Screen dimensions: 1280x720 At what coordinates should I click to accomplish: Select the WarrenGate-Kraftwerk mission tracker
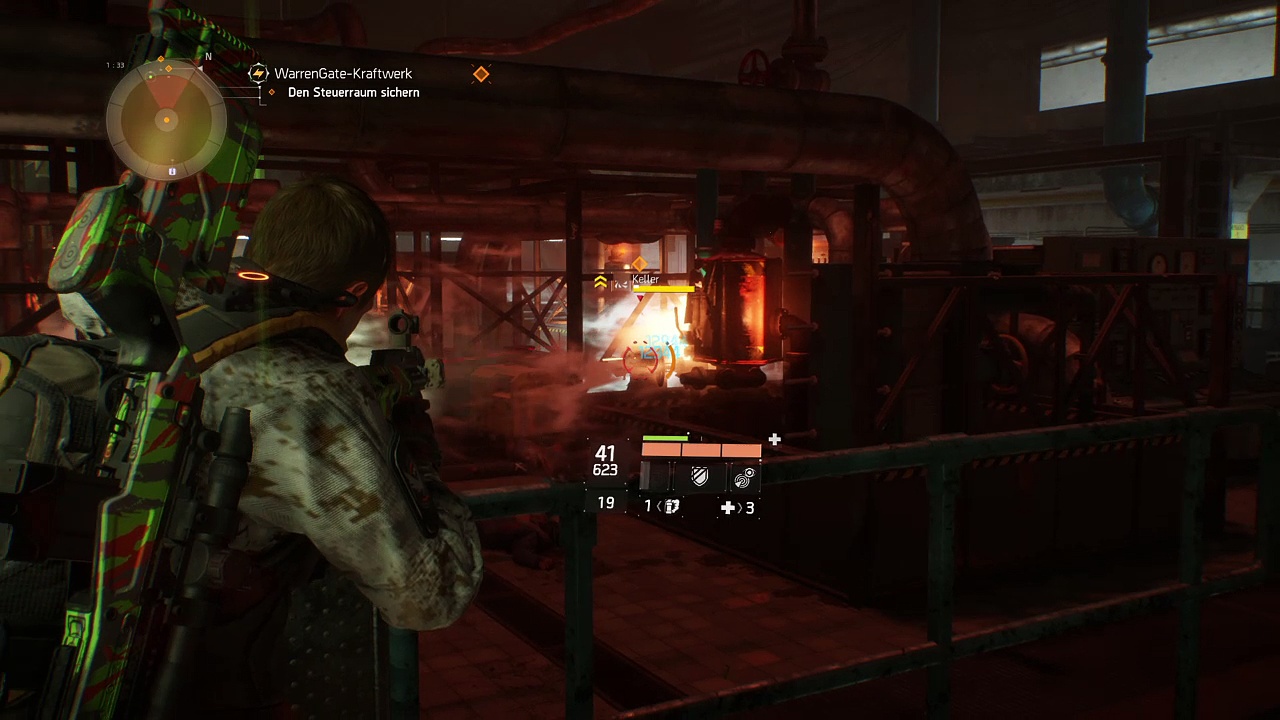(342, 74)
